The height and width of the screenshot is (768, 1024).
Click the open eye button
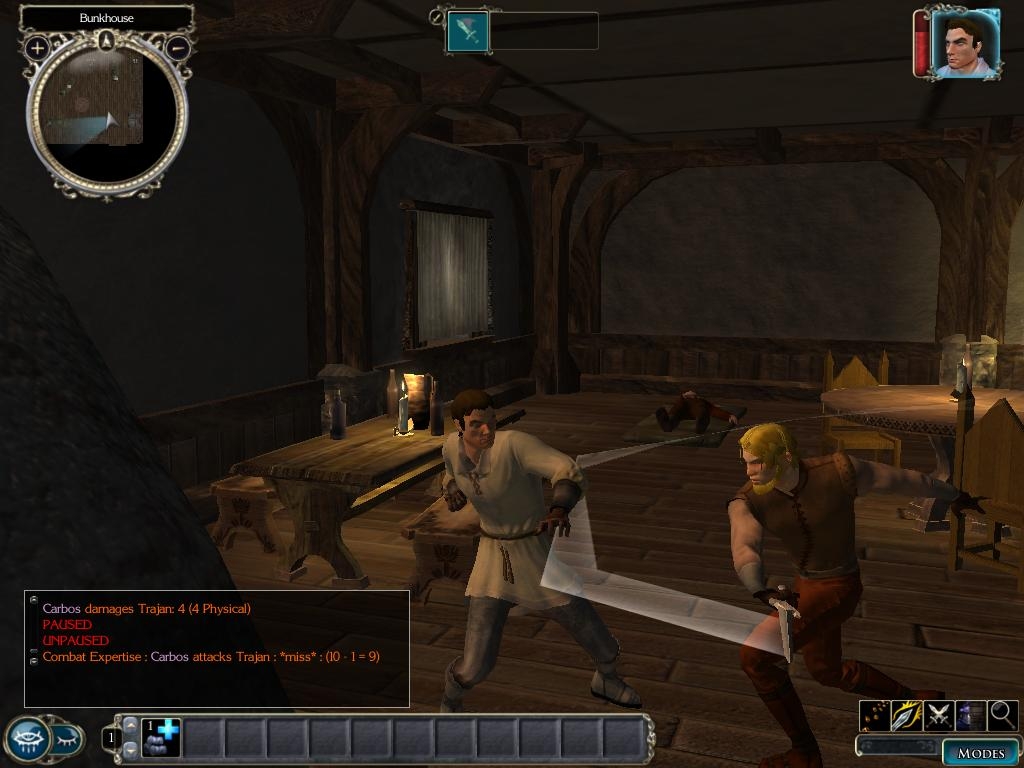coord(27,740)
